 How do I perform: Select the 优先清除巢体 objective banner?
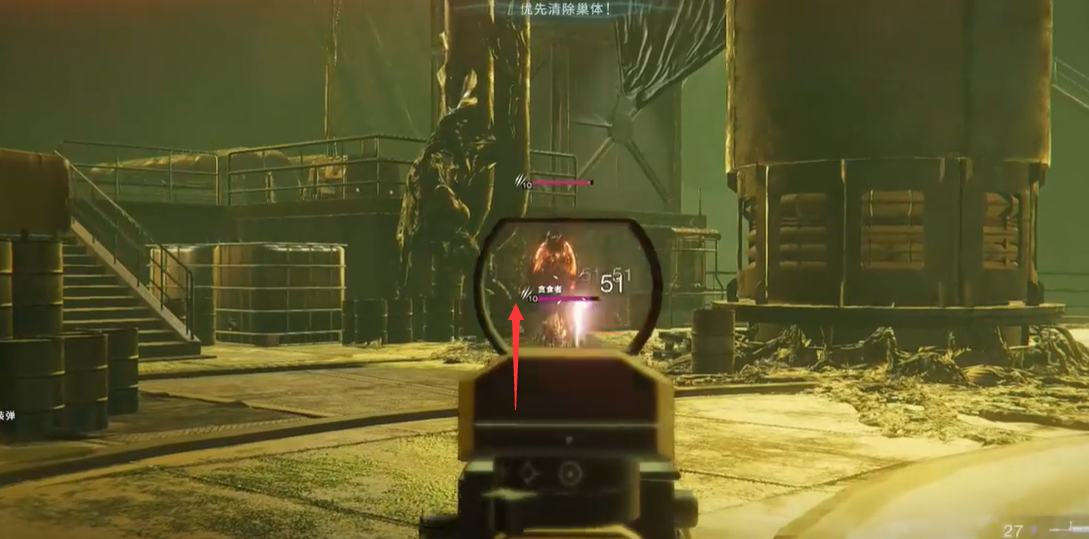coord(565,8)
